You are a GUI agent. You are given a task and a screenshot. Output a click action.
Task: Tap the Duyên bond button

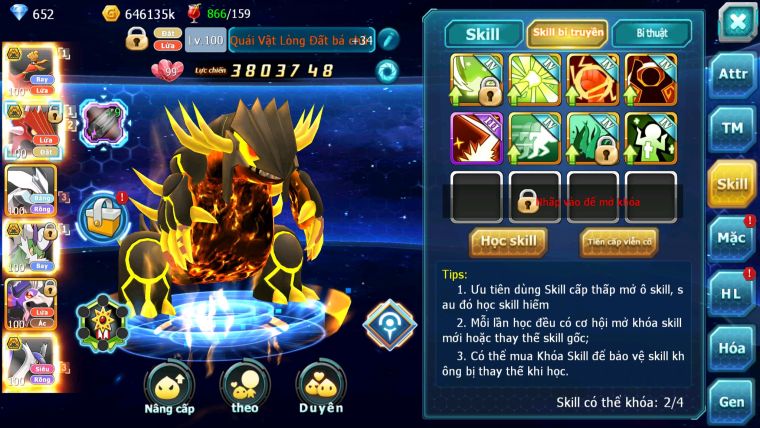point(320,387)
